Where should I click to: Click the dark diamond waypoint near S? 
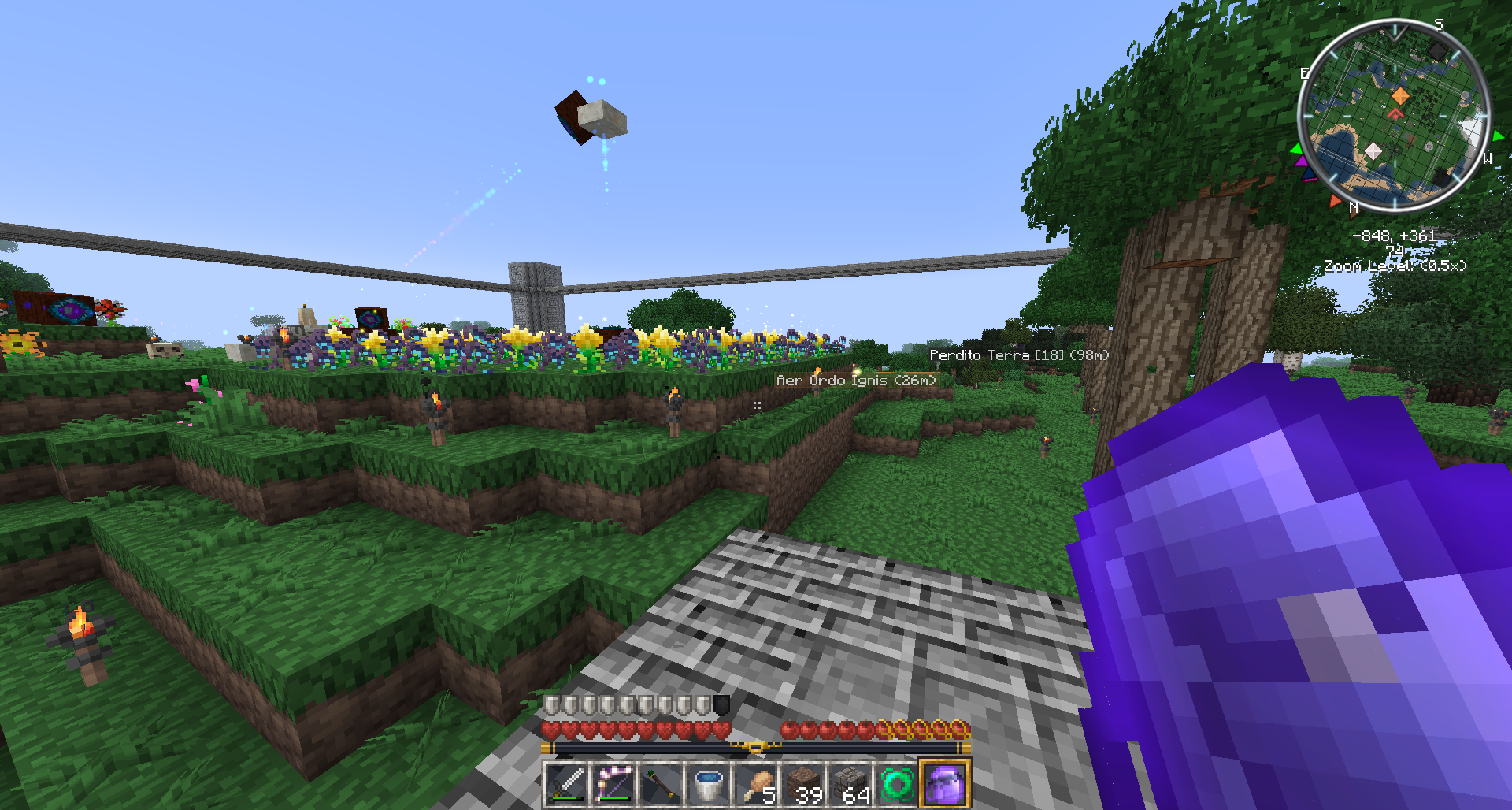tap(1437, 51)
